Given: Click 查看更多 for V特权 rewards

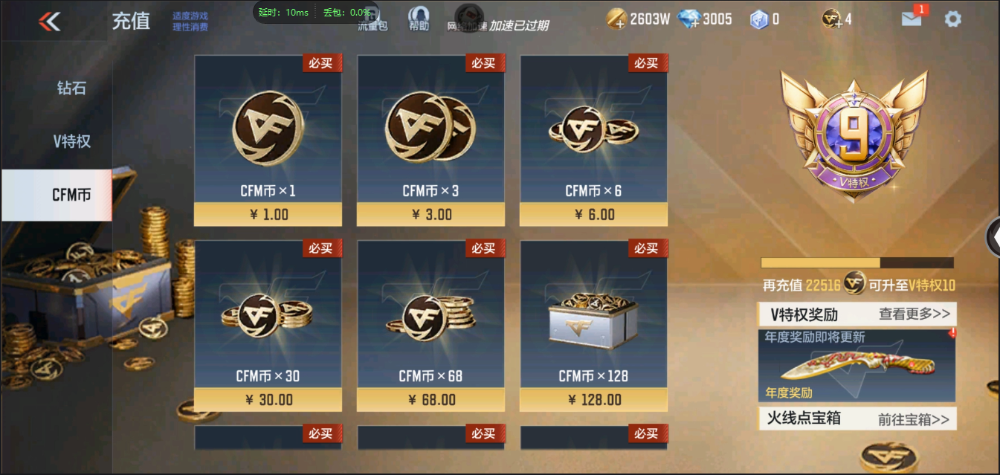Looking at the screenshot, I should 914,314.
